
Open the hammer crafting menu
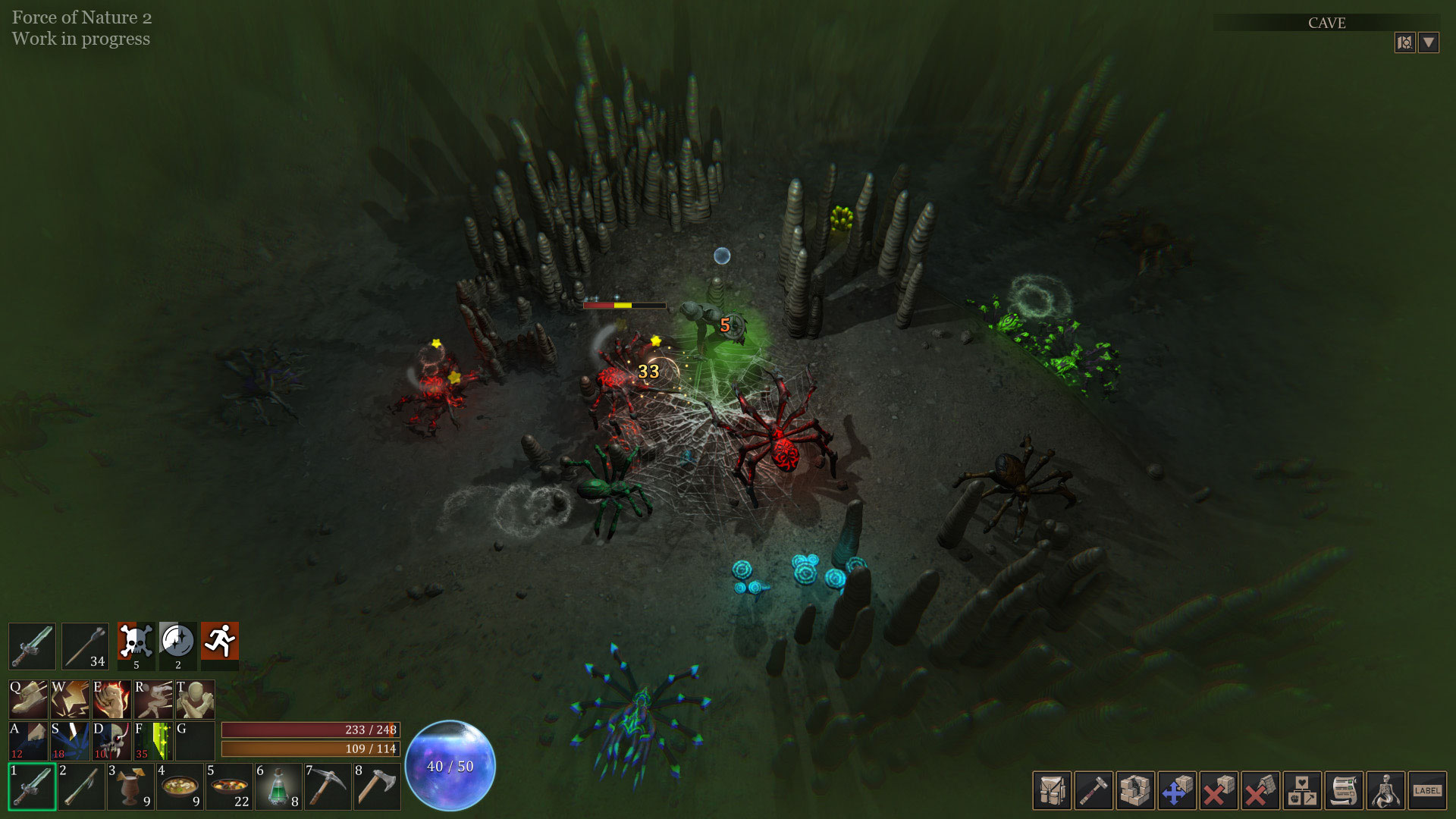click(x=1094, y=792)
